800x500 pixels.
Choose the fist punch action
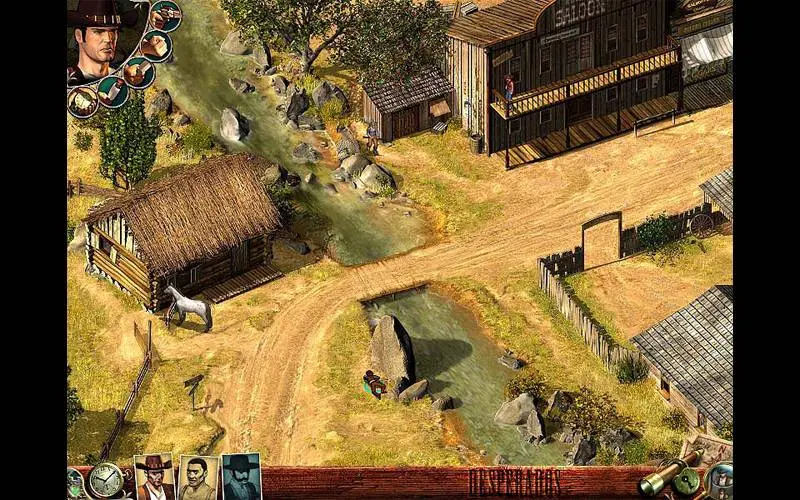tap(154, 45)
